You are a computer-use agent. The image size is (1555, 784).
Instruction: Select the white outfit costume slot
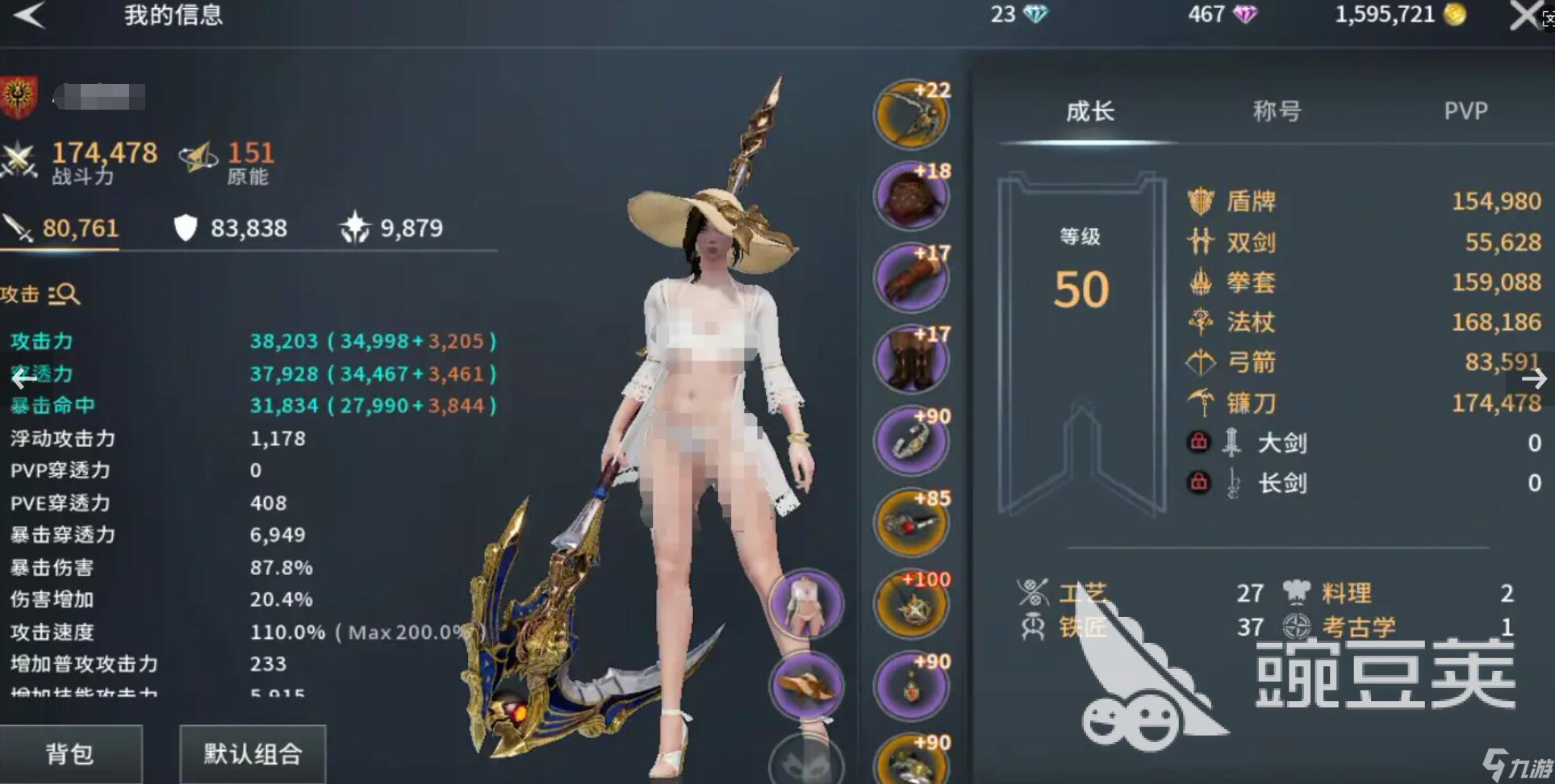coord(806,605)
